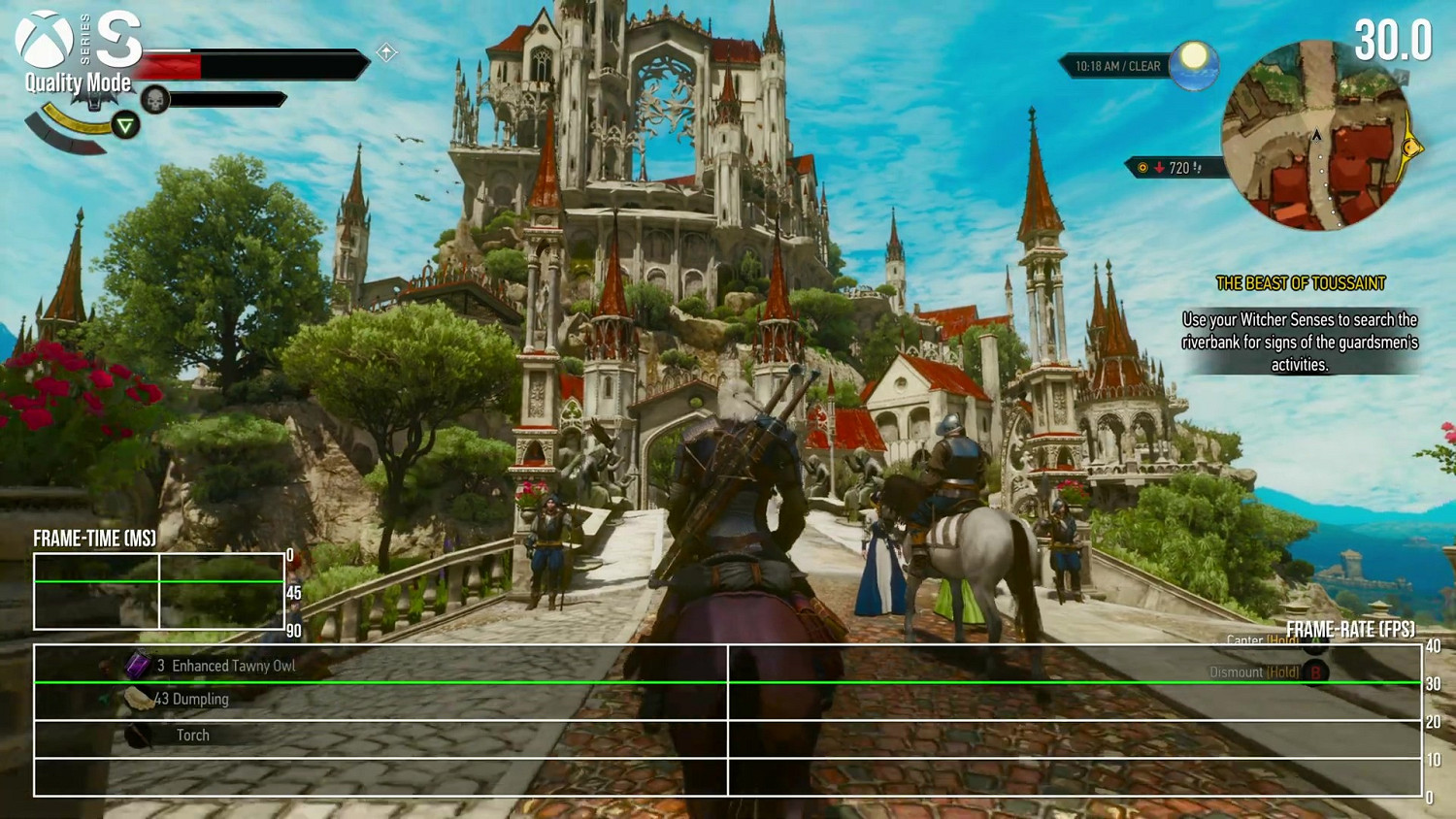The width and height of the screenshot is (1456, 819).
Task: Open THE BEAST OF TOUSSAINT quest title
Action: click(1300, 283)
